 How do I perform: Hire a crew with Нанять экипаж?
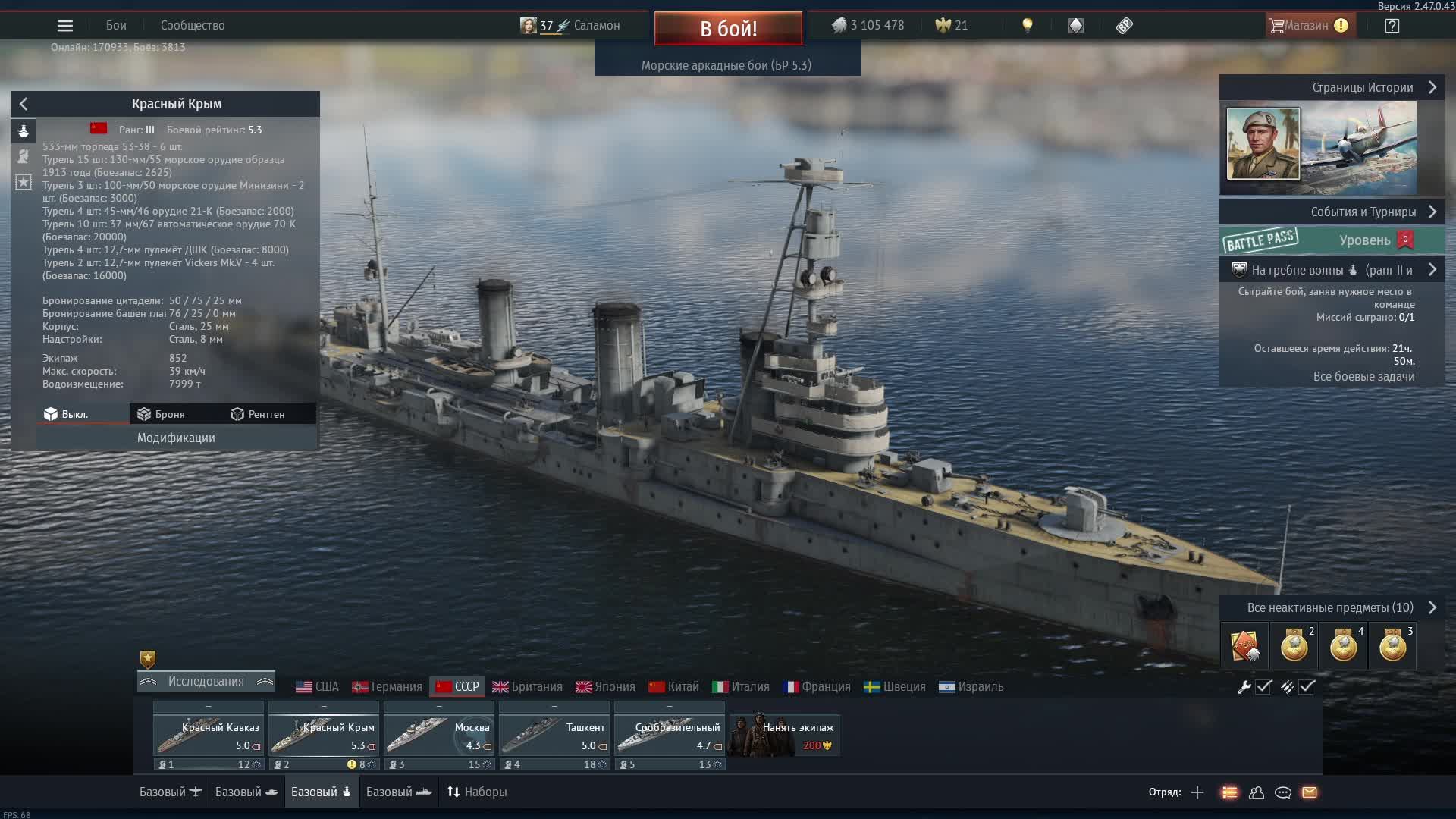tap(785, 736)
